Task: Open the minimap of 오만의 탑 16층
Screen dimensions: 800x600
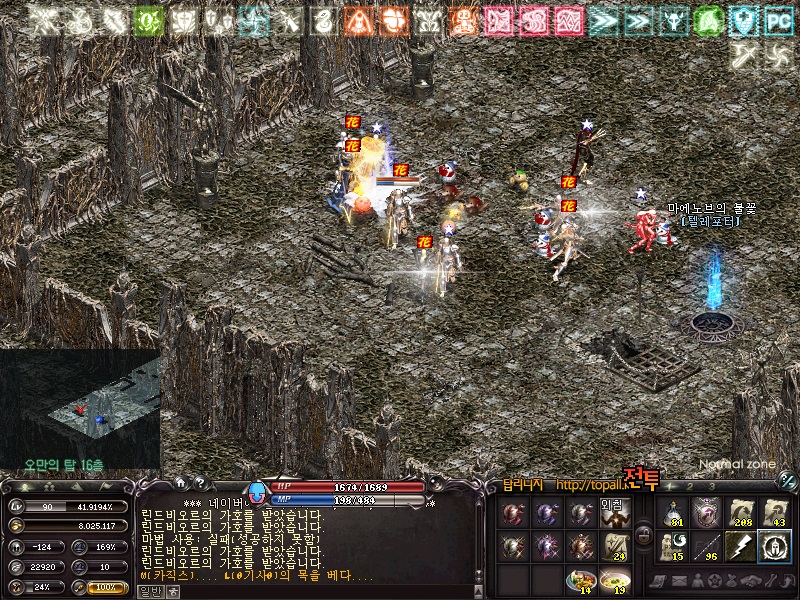Action: point(80,408)
